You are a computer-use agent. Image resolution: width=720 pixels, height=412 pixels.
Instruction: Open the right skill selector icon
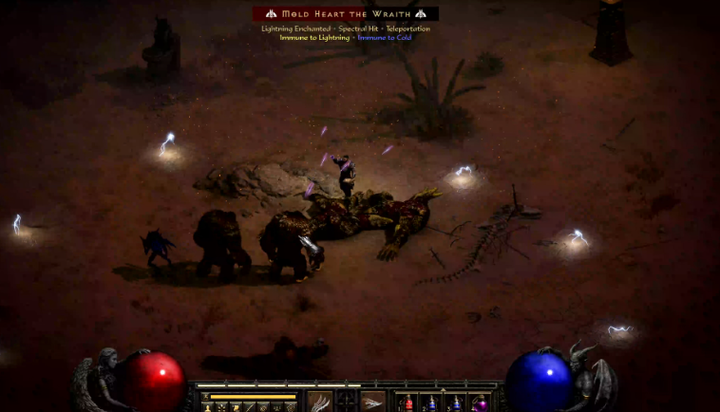click(372, 401)
